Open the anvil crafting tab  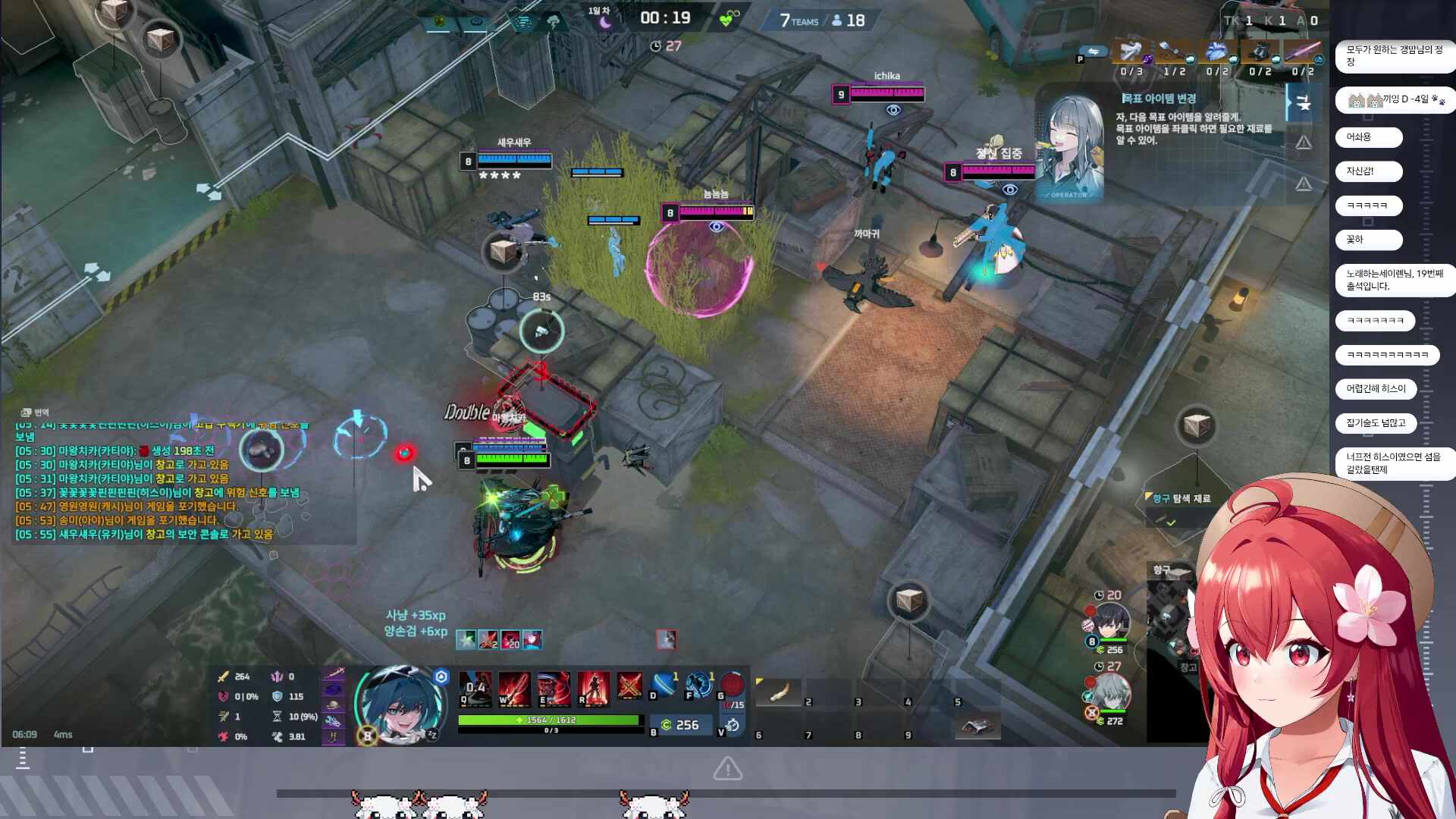pyautogui.click(x=1303, y=102)
